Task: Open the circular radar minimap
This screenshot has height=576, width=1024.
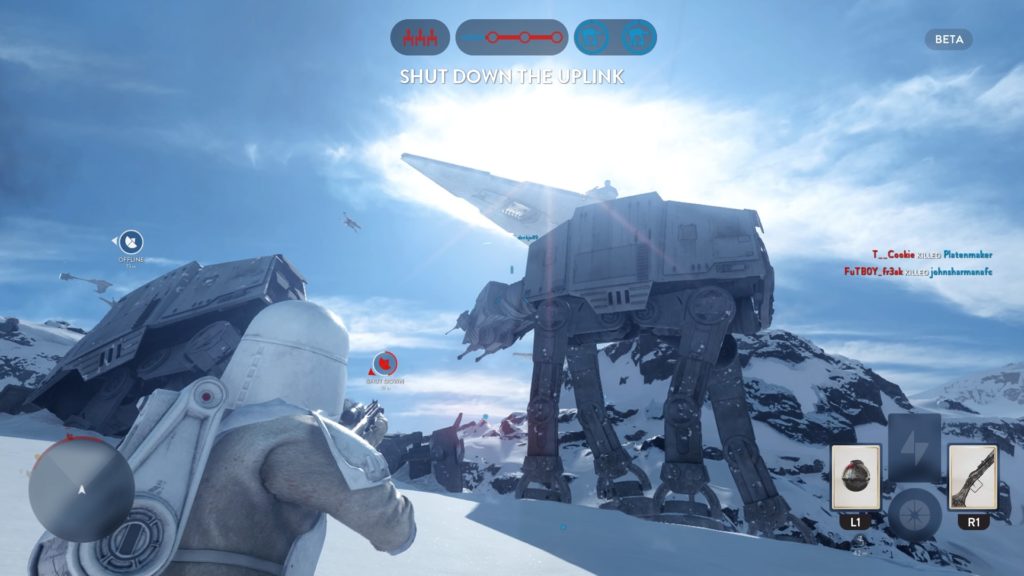Action: 81,490
